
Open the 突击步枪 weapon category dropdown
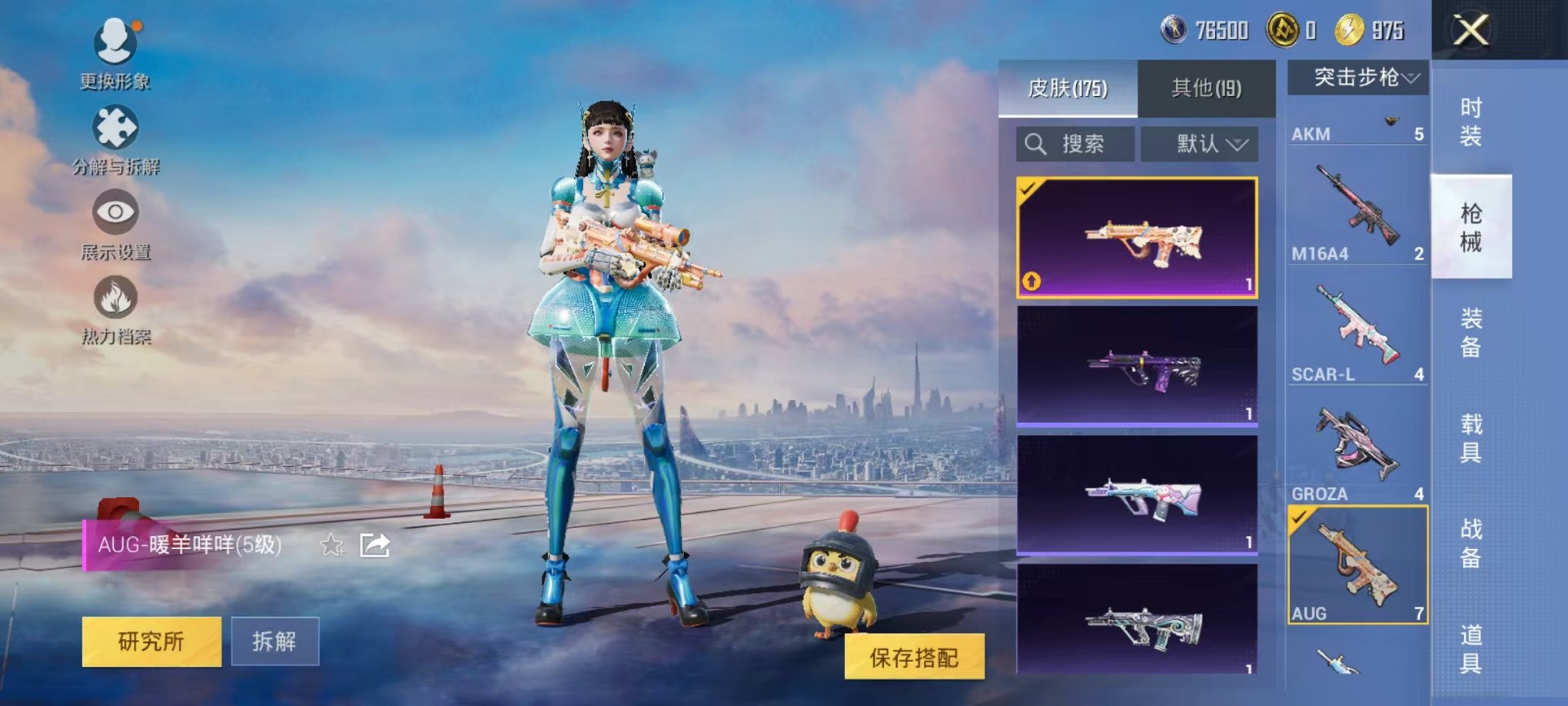(x=1357, y=77)
